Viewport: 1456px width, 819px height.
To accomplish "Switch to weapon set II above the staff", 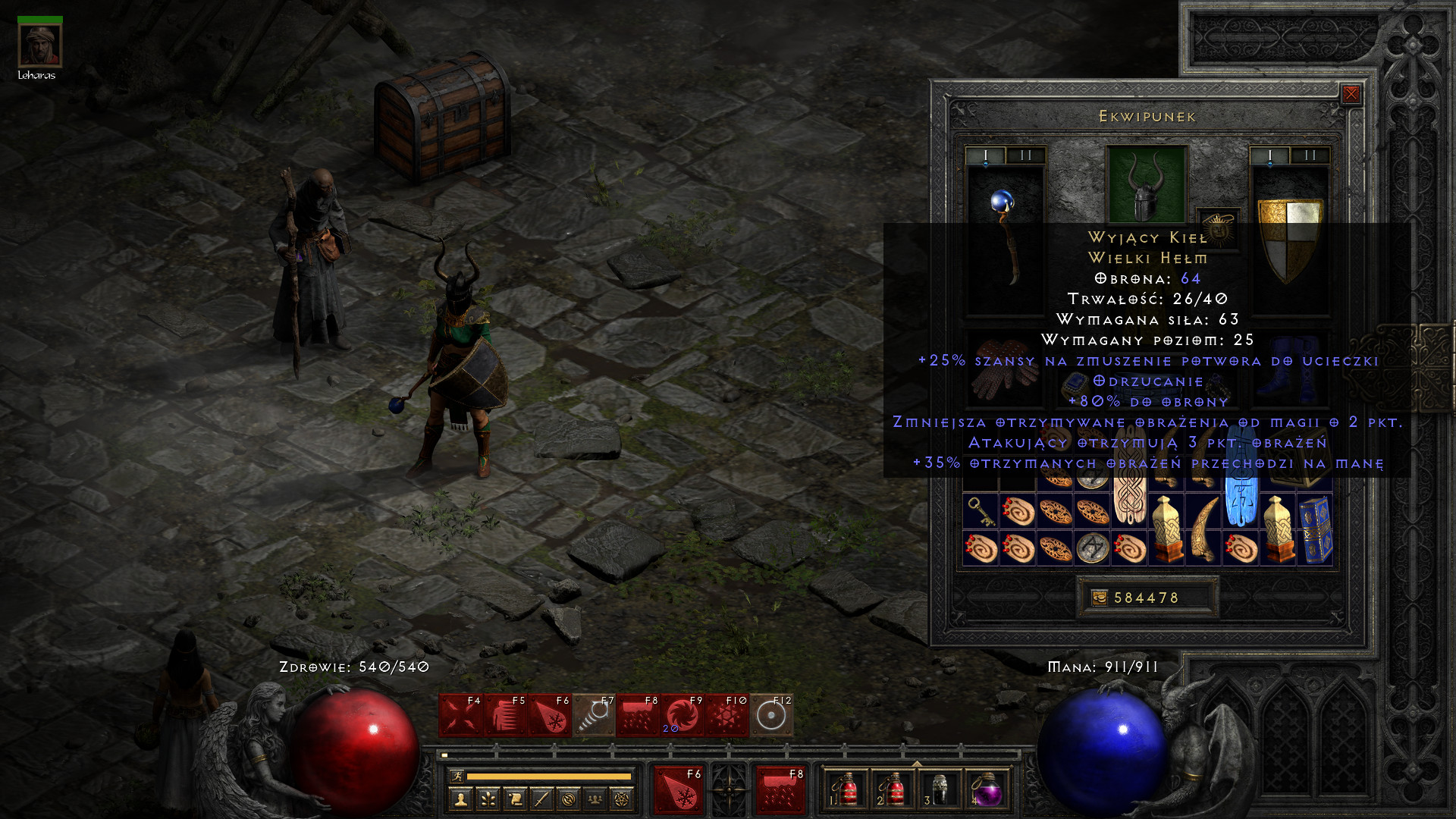I will click(1026, 155).
